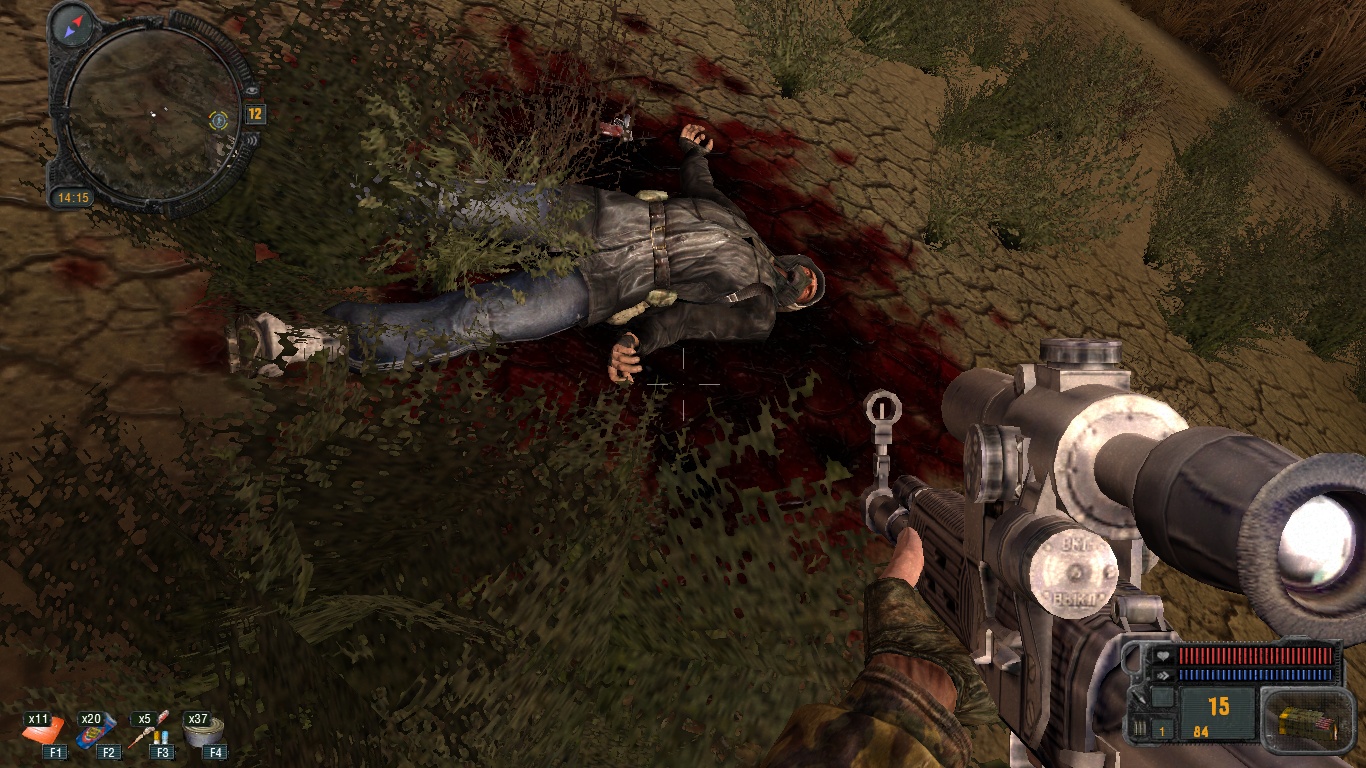Use the orange medkit quick slot
Viewport: 1366px width, 768px height.
pos(46,734)
